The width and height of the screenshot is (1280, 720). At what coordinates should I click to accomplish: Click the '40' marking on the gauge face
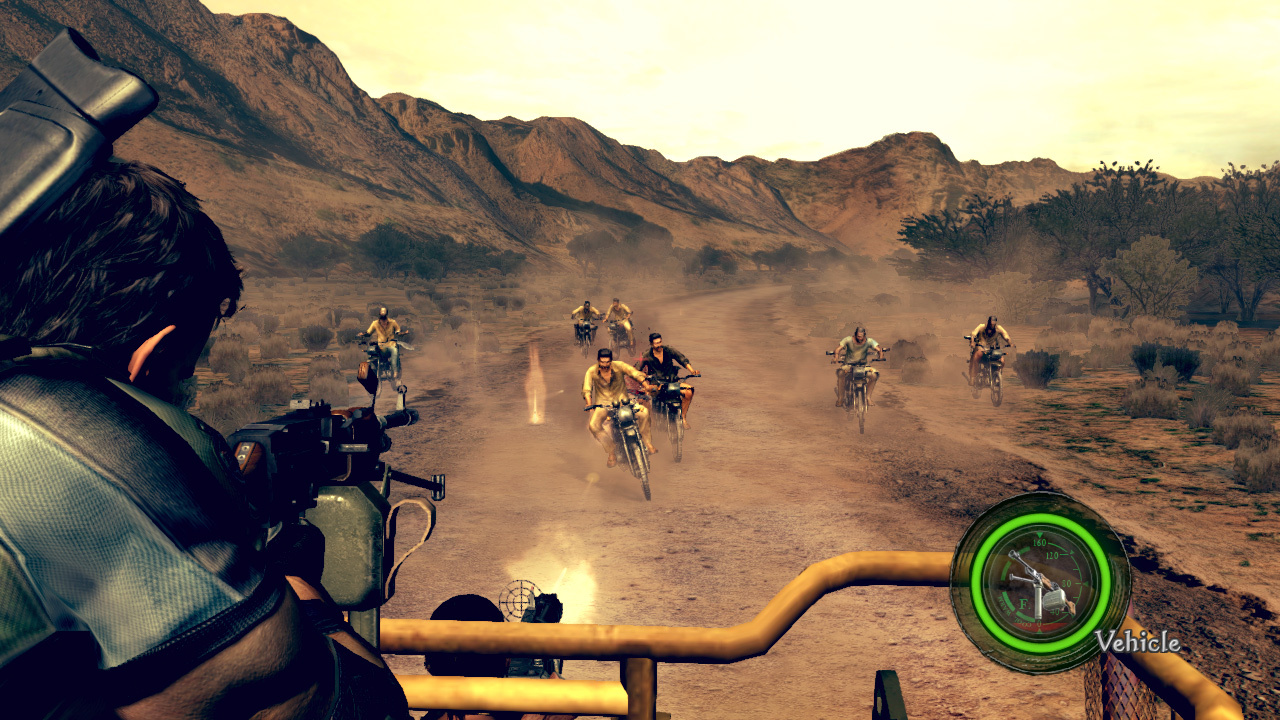(x=1056, y=611)
